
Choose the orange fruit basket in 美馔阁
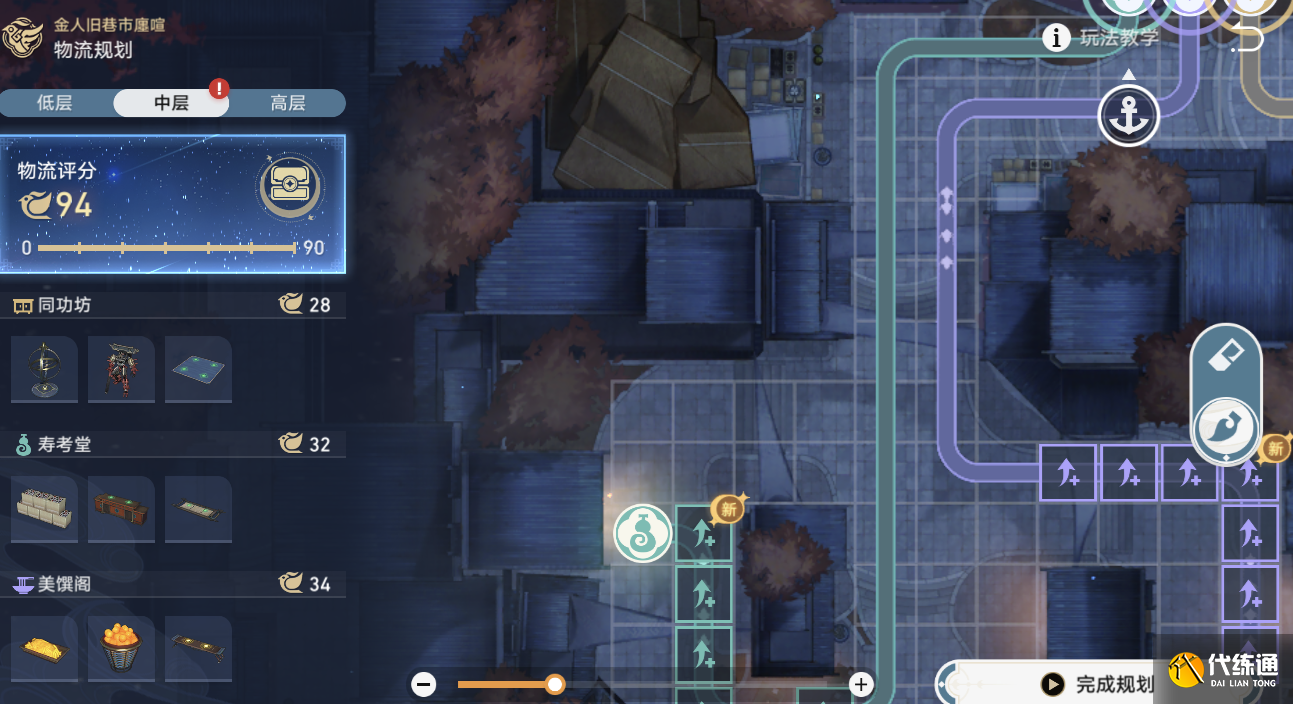(x=121, y=649)
